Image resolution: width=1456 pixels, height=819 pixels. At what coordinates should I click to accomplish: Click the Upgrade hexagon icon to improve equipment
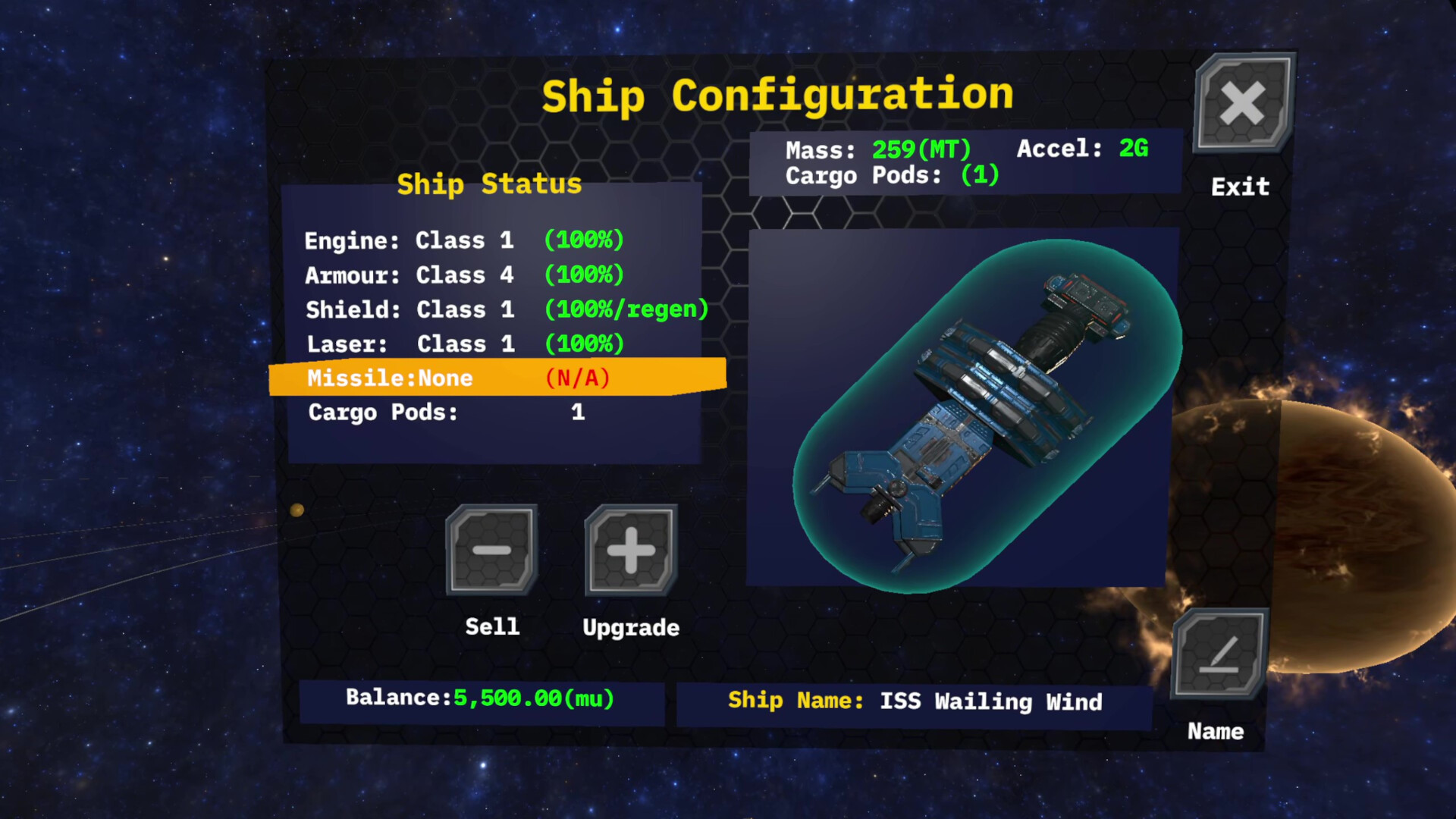630,548
